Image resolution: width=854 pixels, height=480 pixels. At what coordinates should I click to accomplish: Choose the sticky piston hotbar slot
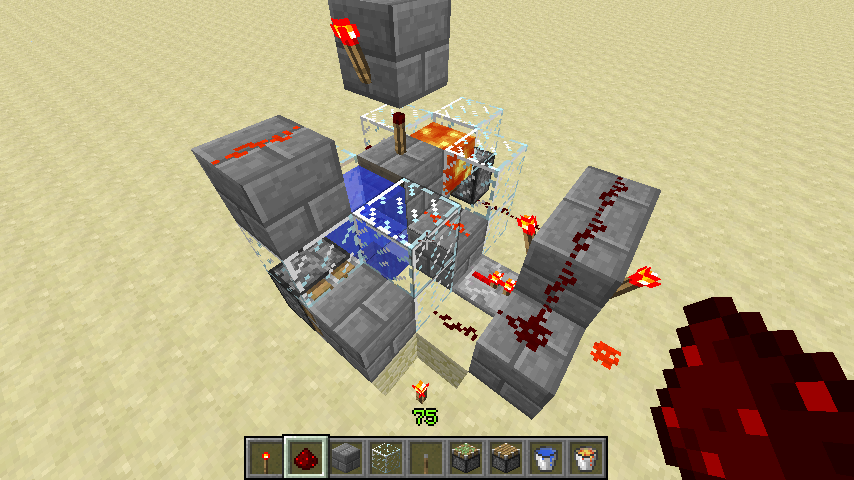[465, 458]
